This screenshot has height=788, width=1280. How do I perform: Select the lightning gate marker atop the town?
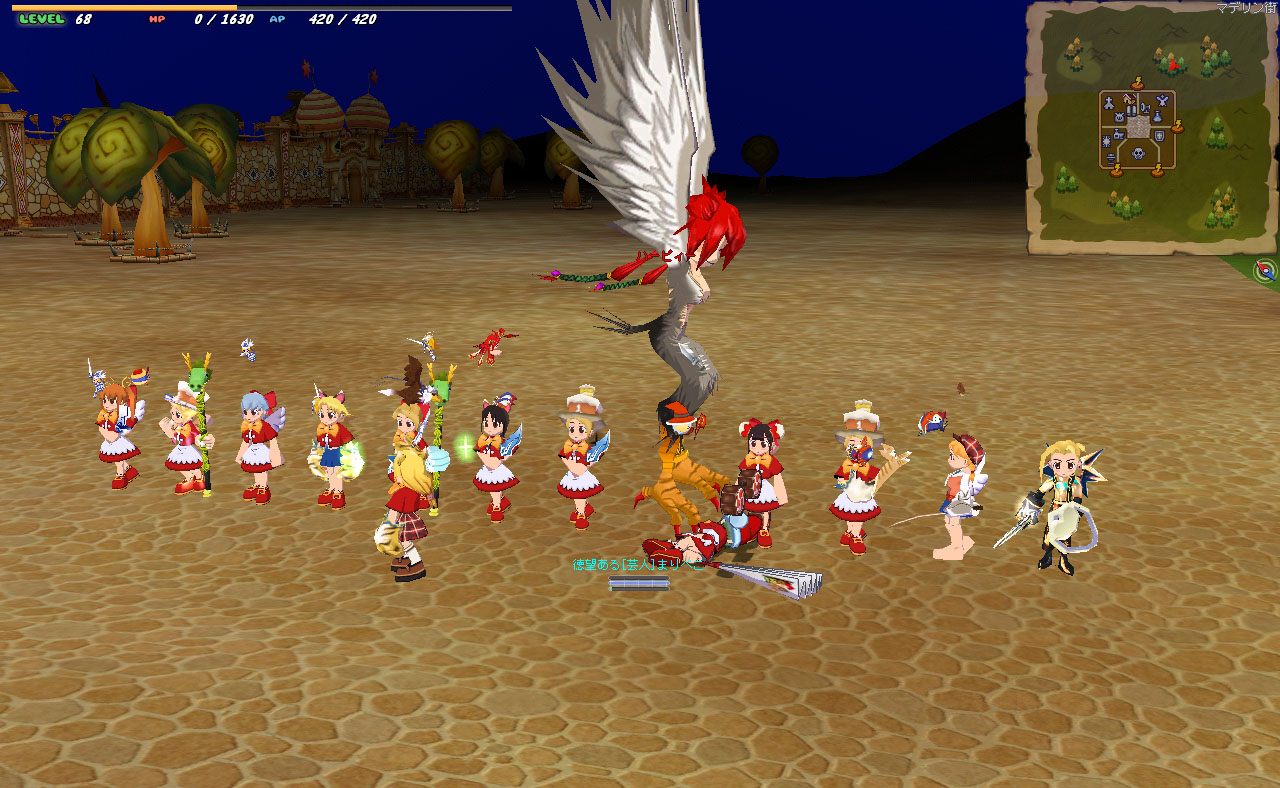tap(1137, 84)
